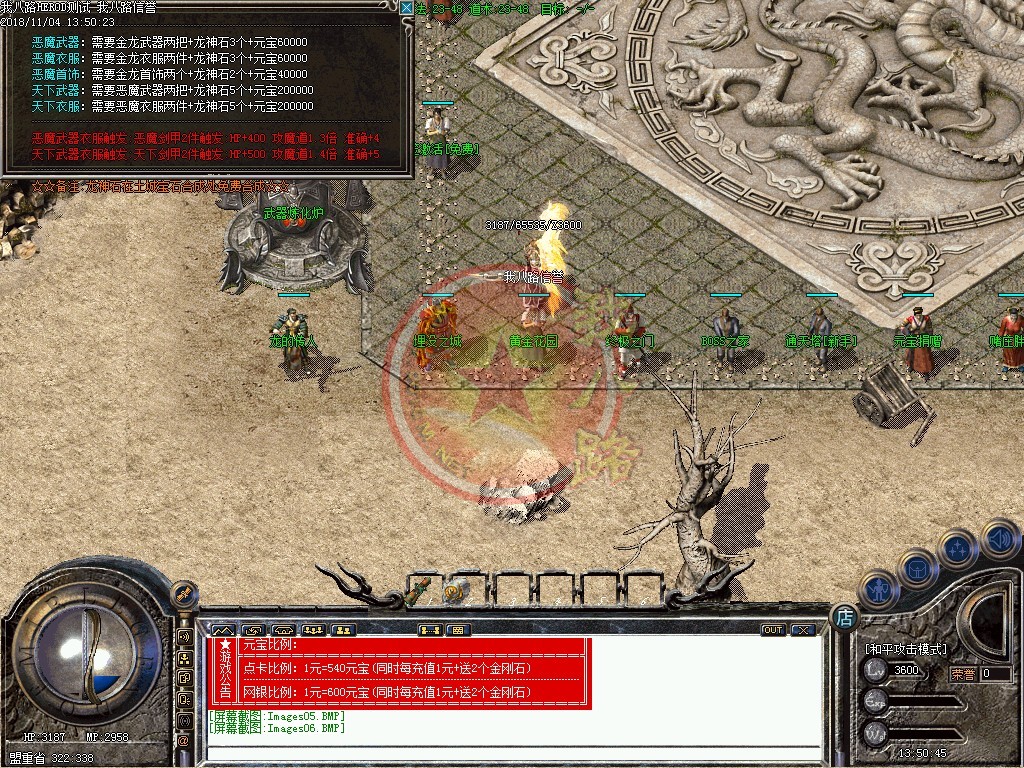1024x768 pixels.
Task: Click the satellite icon above chat channels
Action: click(184, 596)
